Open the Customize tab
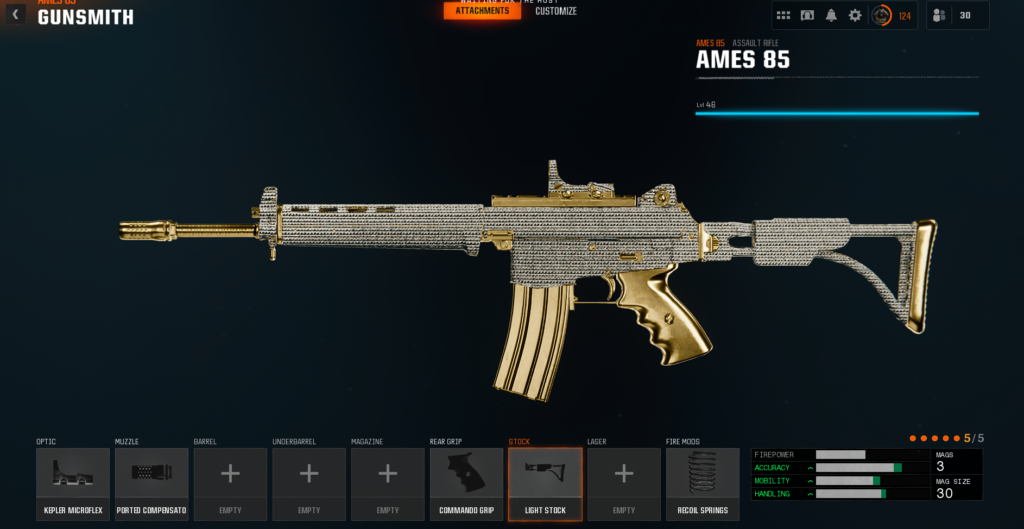Viewport: 1024px width, 529px height. click(x=556, y=11)
